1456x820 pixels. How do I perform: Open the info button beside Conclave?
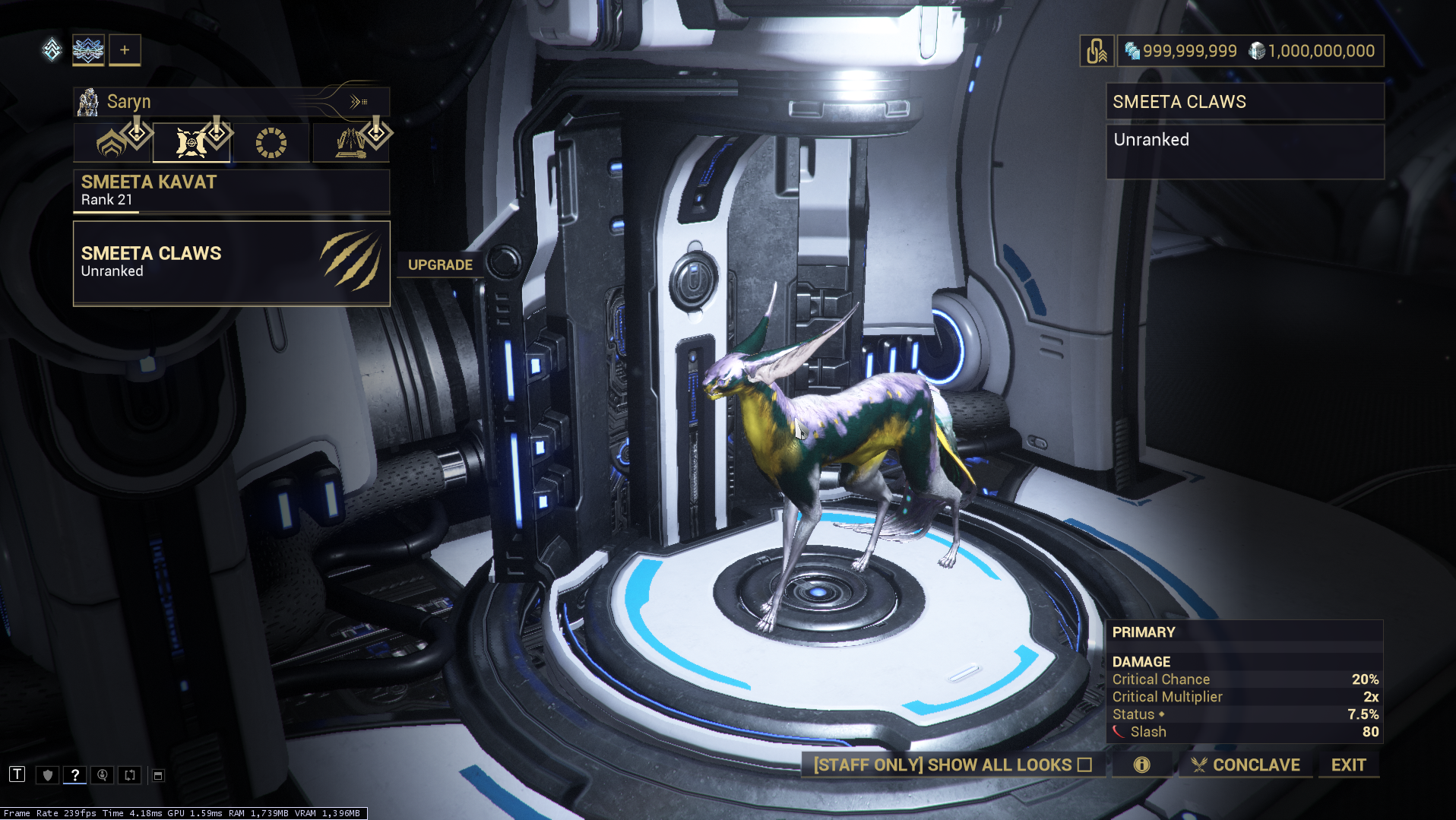[1141, 765]
